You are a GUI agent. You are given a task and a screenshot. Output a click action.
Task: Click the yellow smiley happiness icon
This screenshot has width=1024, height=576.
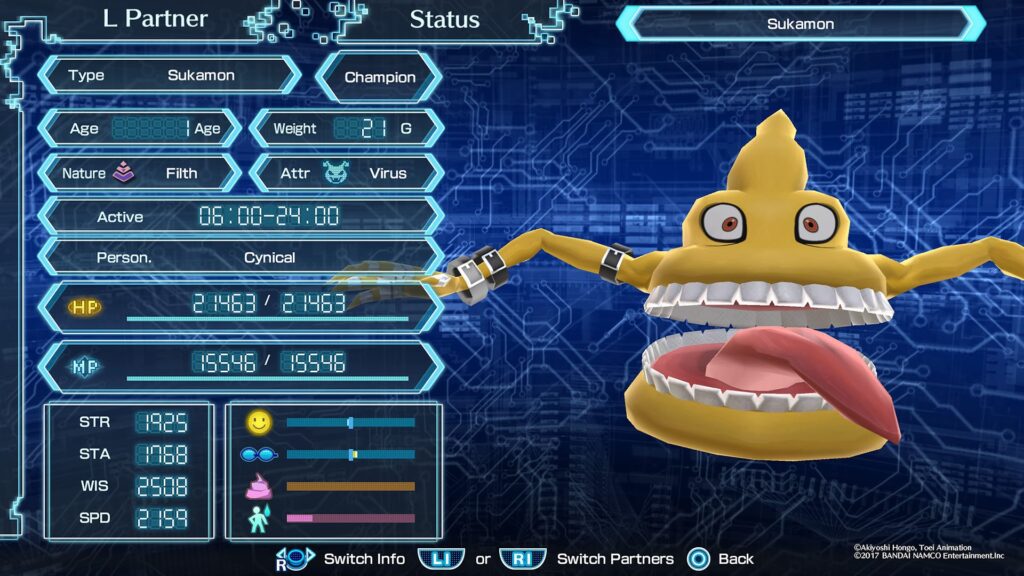click(259, 423)
